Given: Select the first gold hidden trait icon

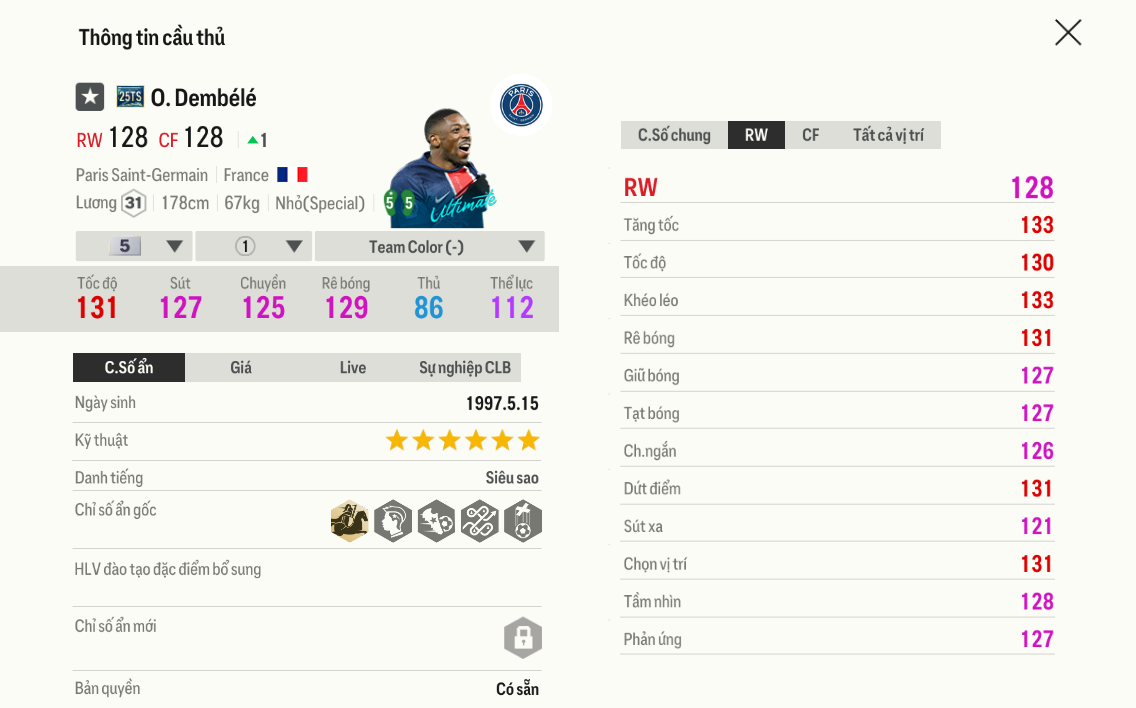Looking at the screenshot, I should [x=350, y=522].
